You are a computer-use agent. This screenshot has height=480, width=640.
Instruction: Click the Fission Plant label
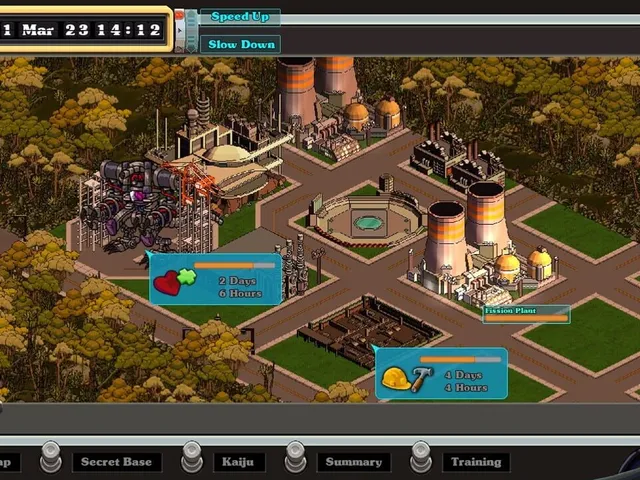525,313
